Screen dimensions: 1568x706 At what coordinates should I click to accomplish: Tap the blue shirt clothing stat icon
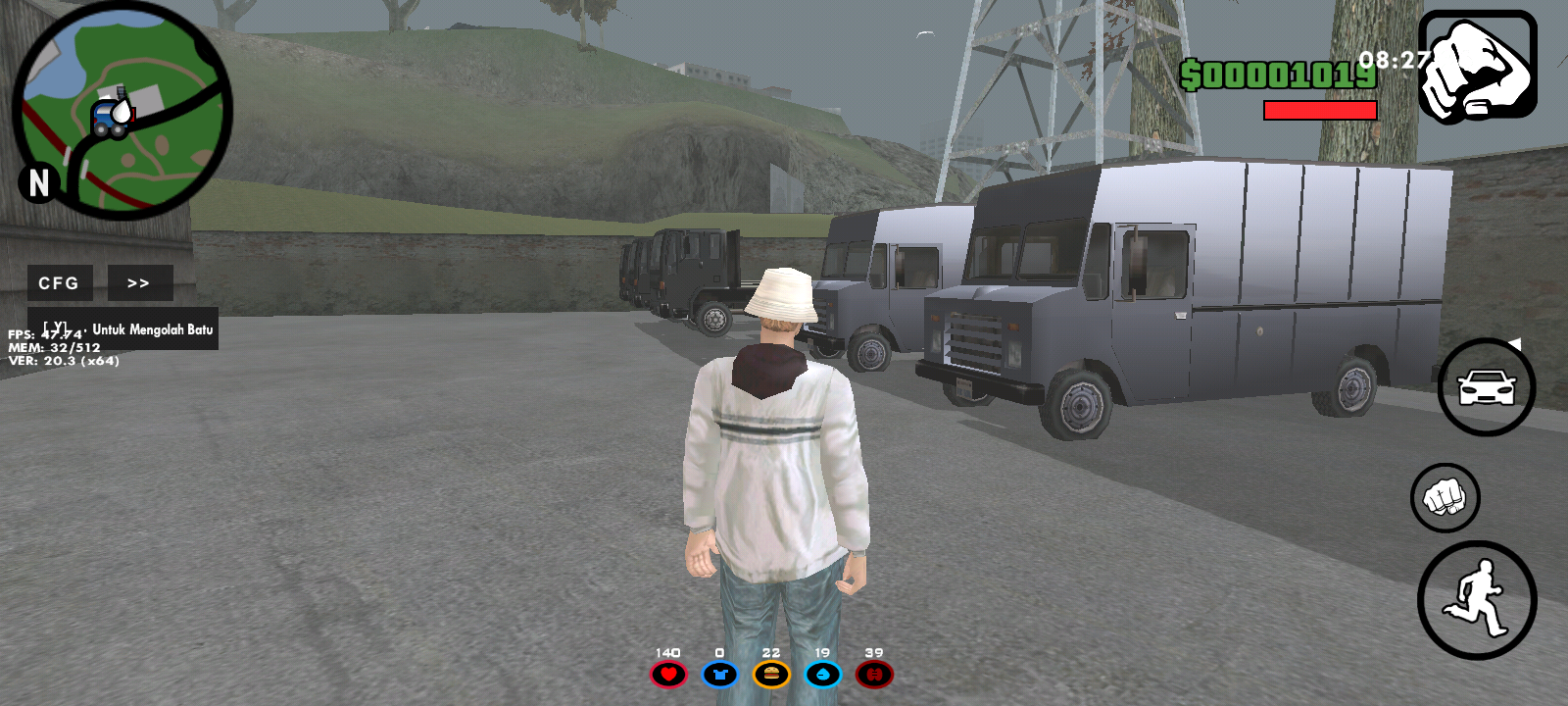[x=720, y=675]
